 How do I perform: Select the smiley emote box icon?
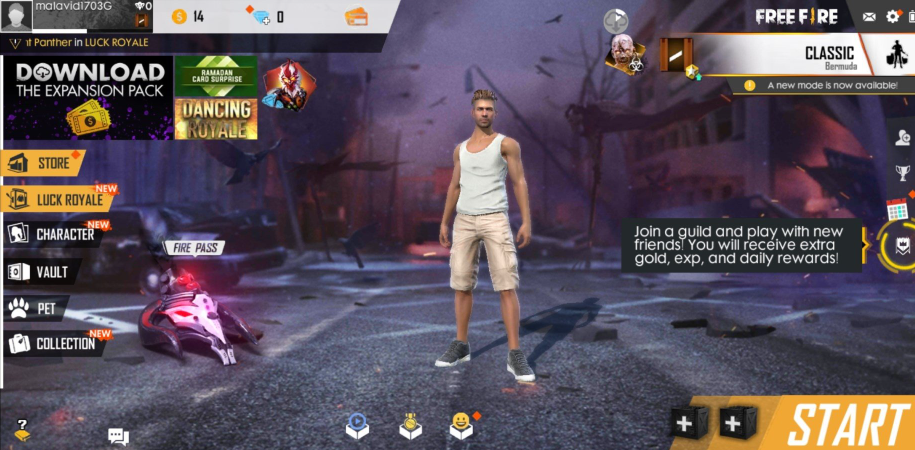460,426
